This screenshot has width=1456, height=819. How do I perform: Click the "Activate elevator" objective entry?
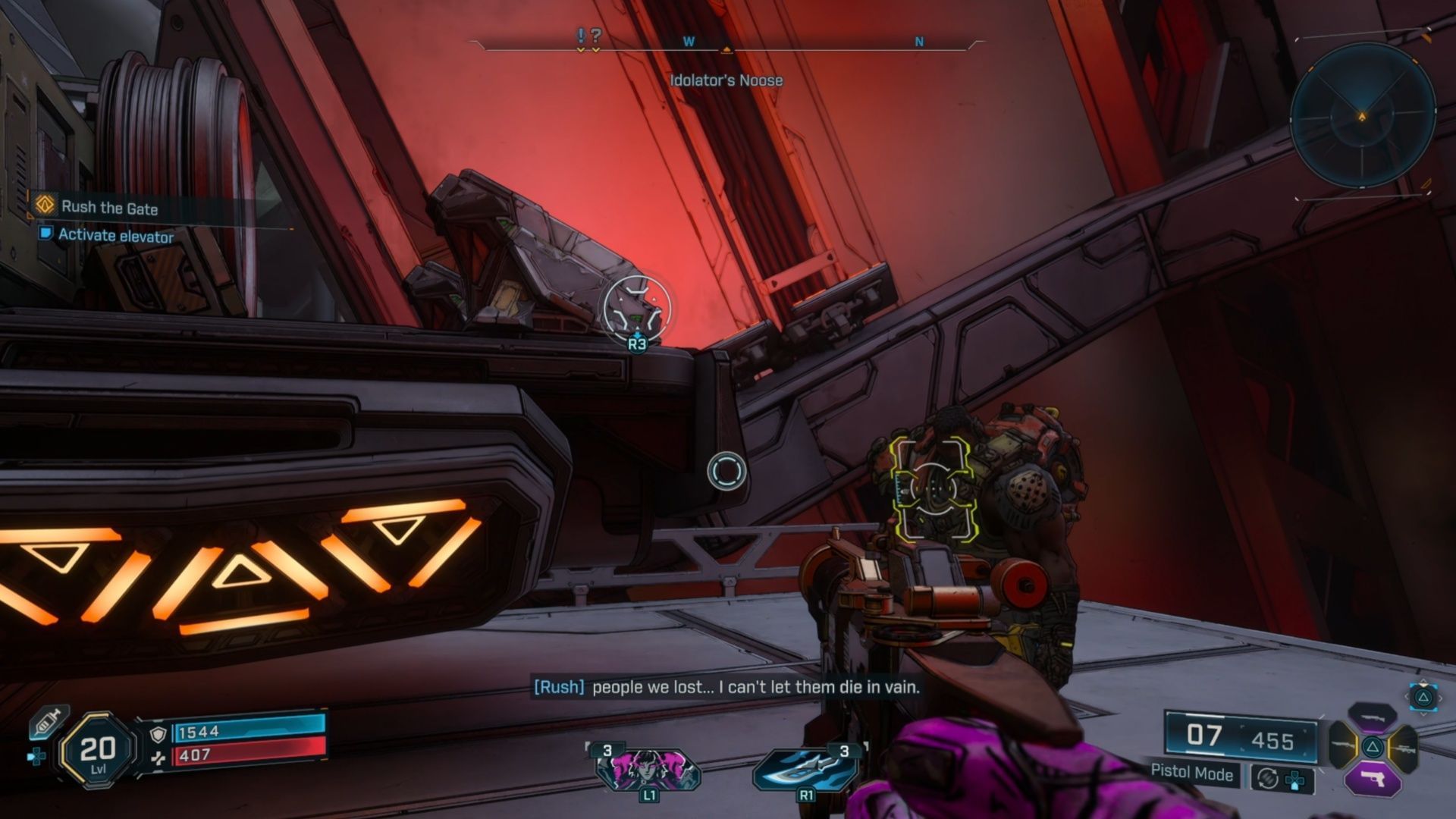click(115, 236)
